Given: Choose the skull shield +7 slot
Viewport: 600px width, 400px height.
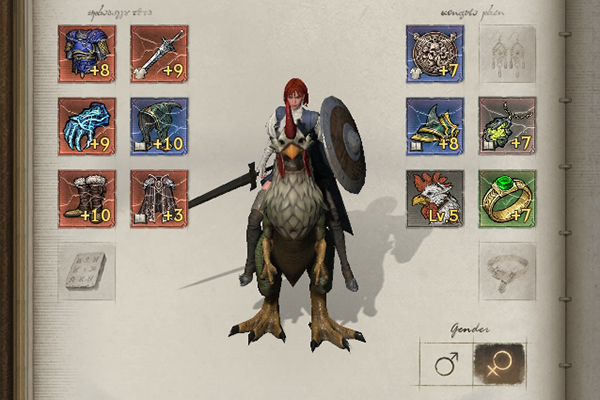Looking at the screenshot, I should (x=435, y=53).
